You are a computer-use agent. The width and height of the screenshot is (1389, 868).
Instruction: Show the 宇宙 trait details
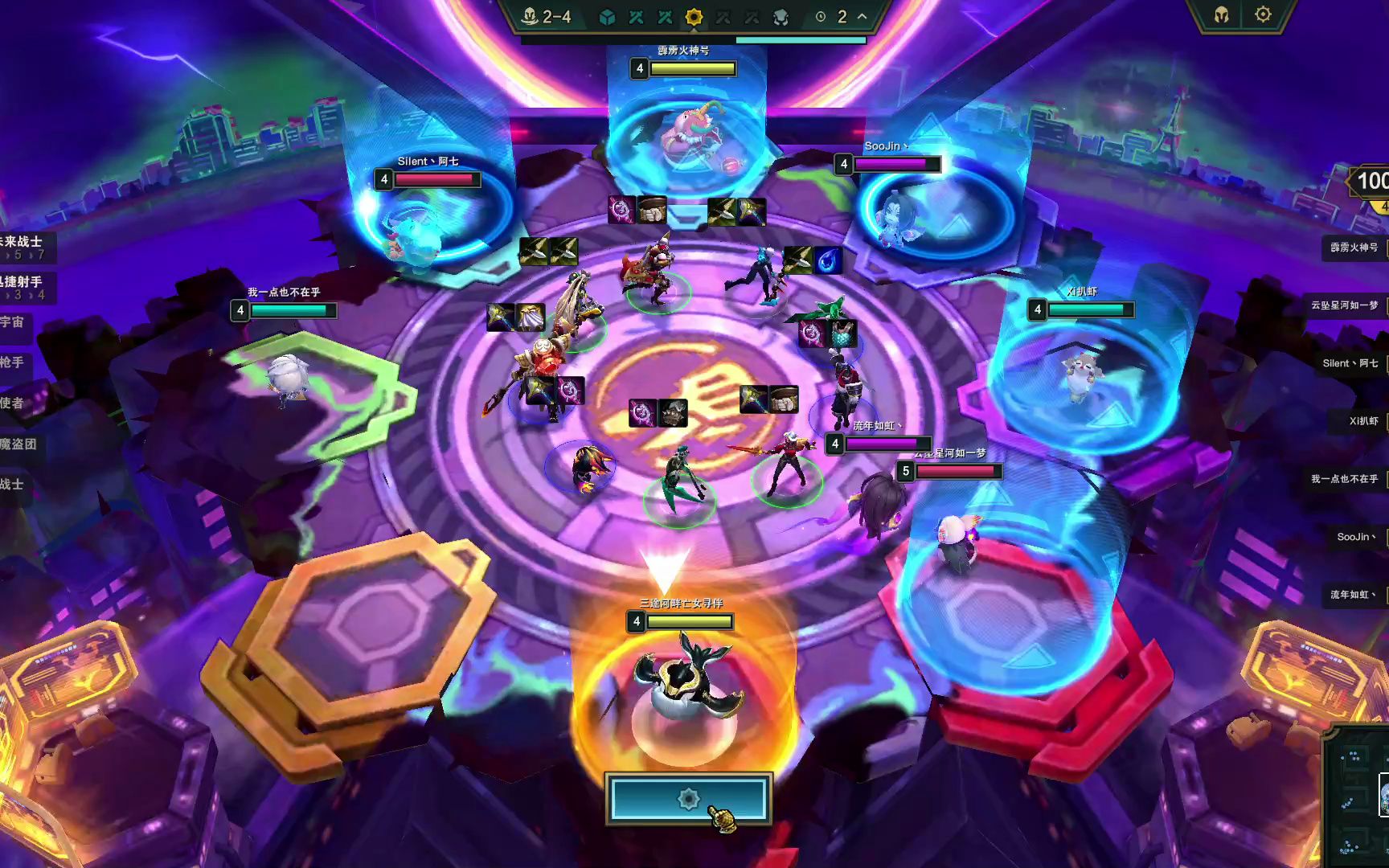pos(12,322)
